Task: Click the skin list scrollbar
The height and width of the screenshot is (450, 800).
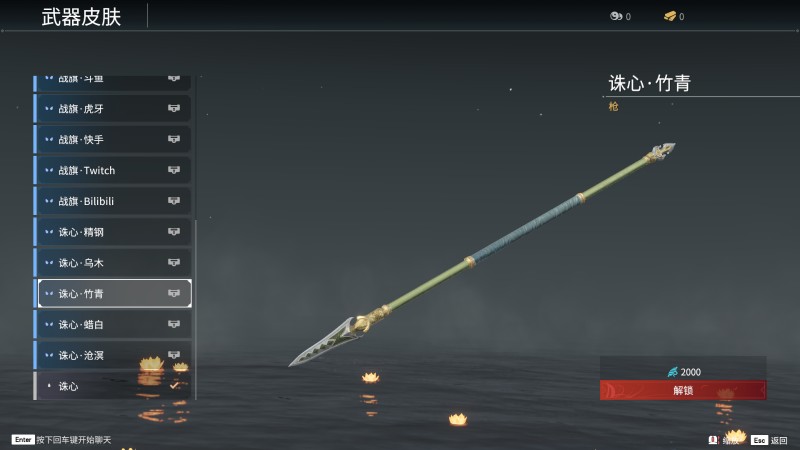Action: pyautogui.click(x=197, y=300)
